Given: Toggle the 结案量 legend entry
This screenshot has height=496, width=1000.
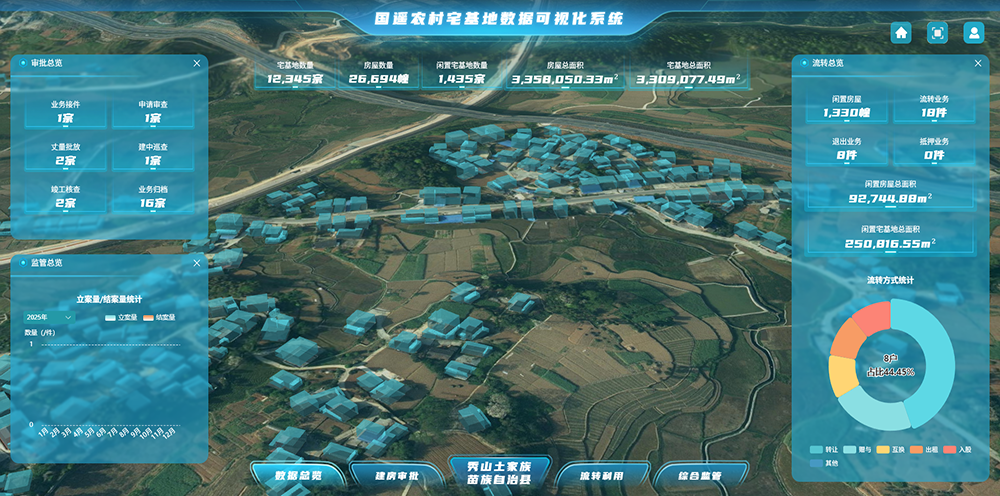Looking at the screenshot, I should tap(159, 317).
